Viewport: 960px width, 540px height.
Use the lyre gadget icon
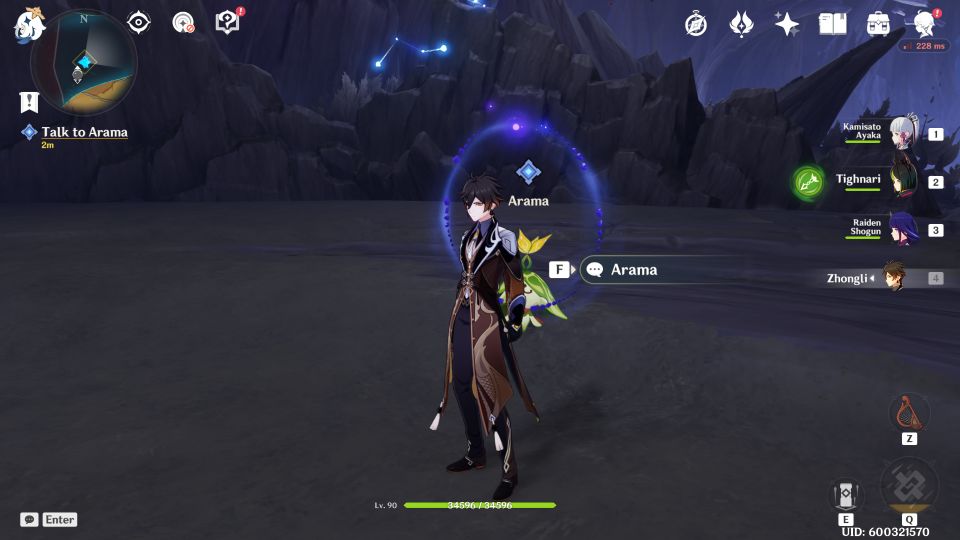pyautogui.click(x=909, y=412)
